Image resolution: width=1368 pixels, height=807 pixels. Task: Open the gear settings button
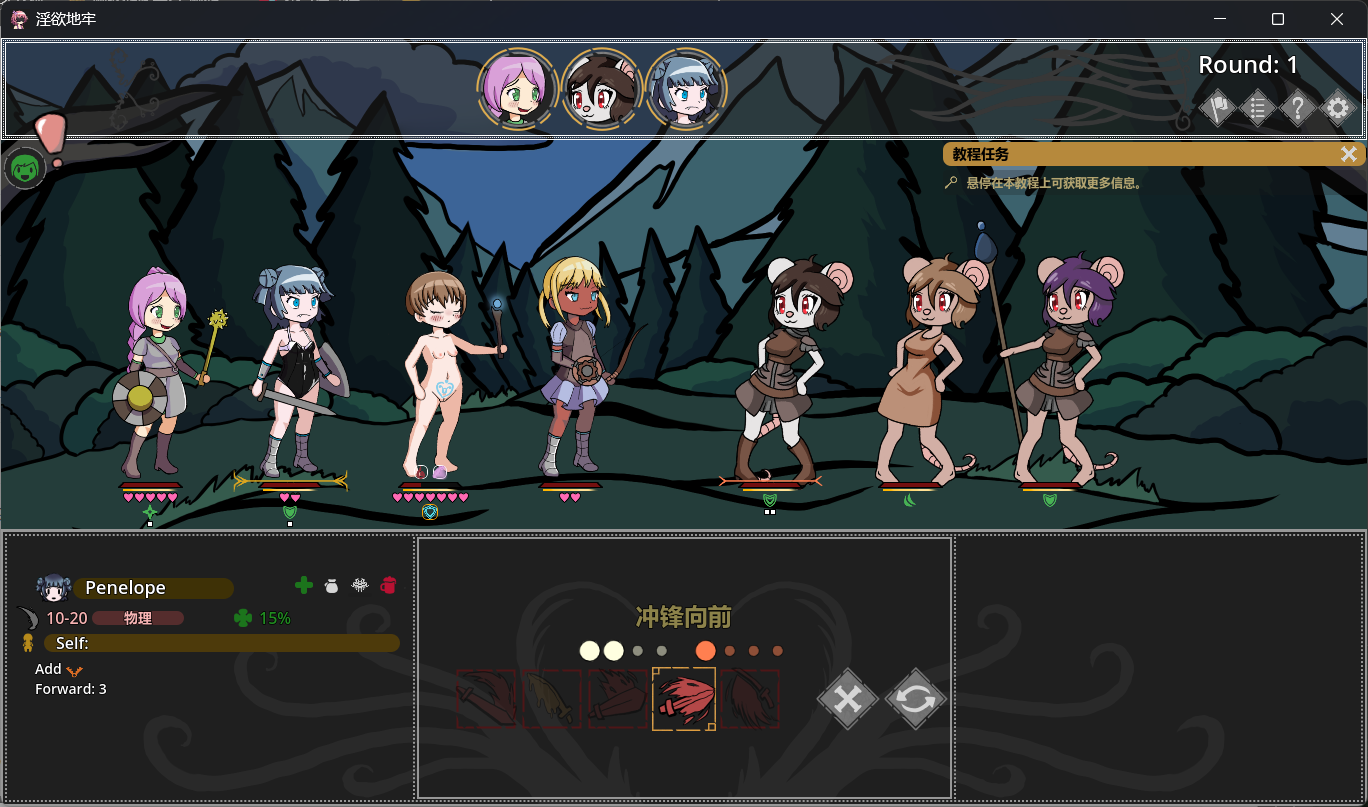pos(1338,108)
